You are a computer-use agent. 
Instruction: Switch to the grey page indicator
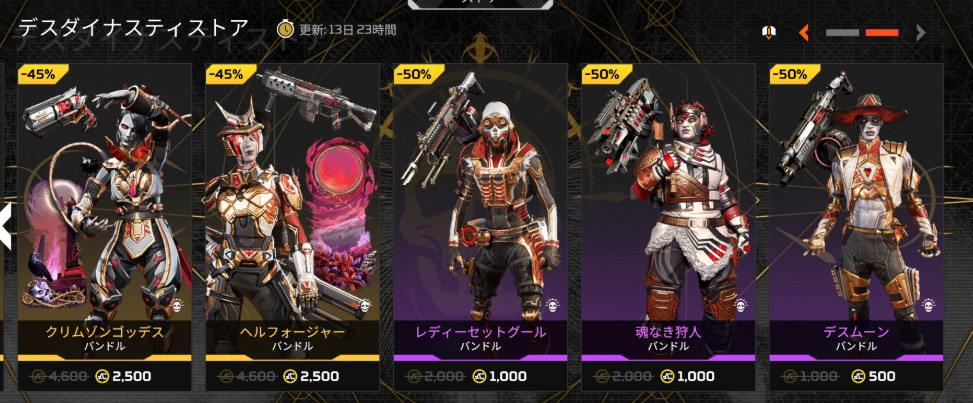click(842, 32)
